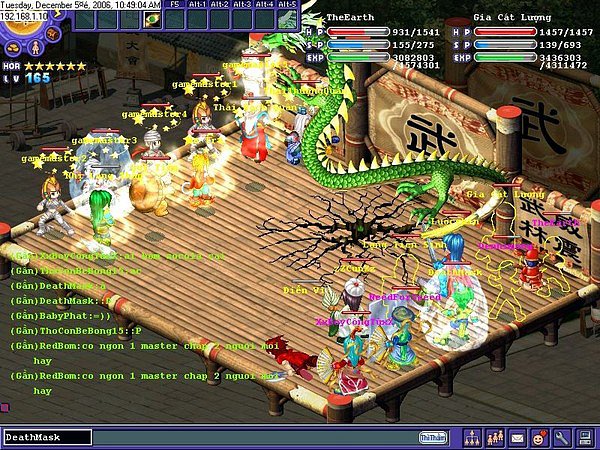Screen dimensions: 600x450
Task: Click the Thì Thầm whisper button
Action: click(x=432, y=437)
